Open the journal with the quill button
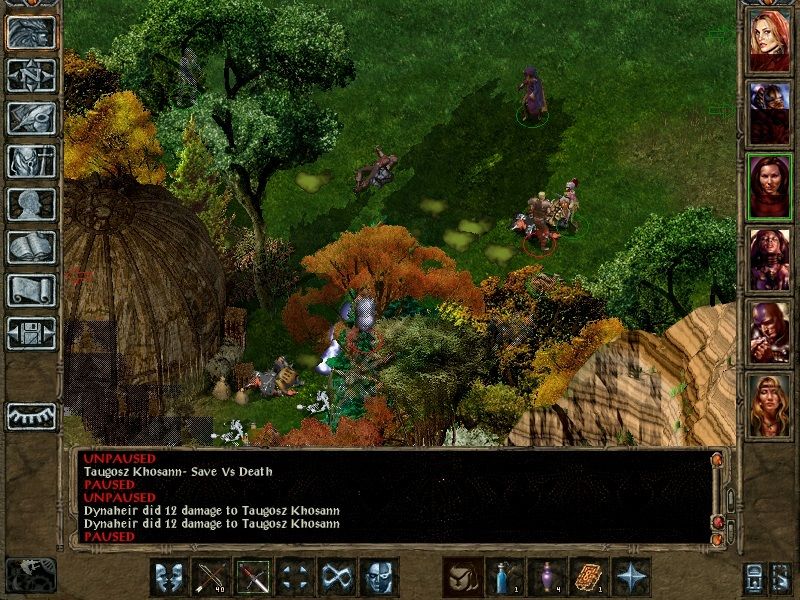The height and width of the screenshot is (600, 800). (x=31, y=118)
